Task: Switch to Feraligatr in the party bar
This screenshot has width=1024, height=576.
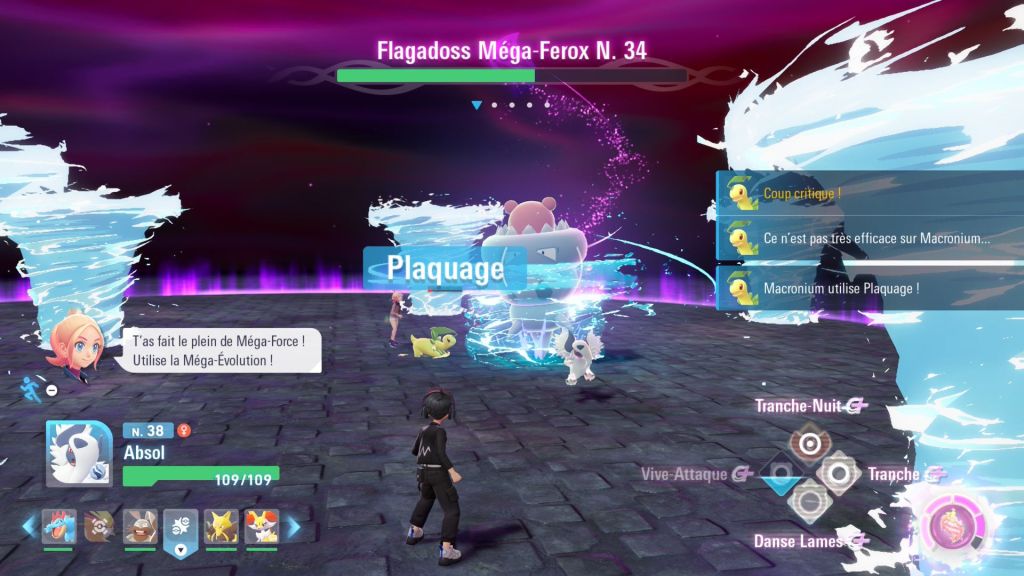Action: [59, 526]
